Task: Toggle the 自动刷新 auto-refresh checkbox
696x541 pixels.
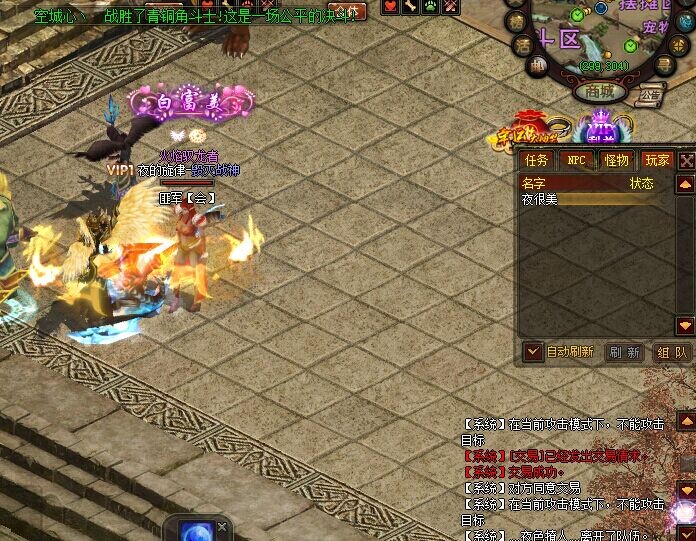Action: tap(534, 352)
